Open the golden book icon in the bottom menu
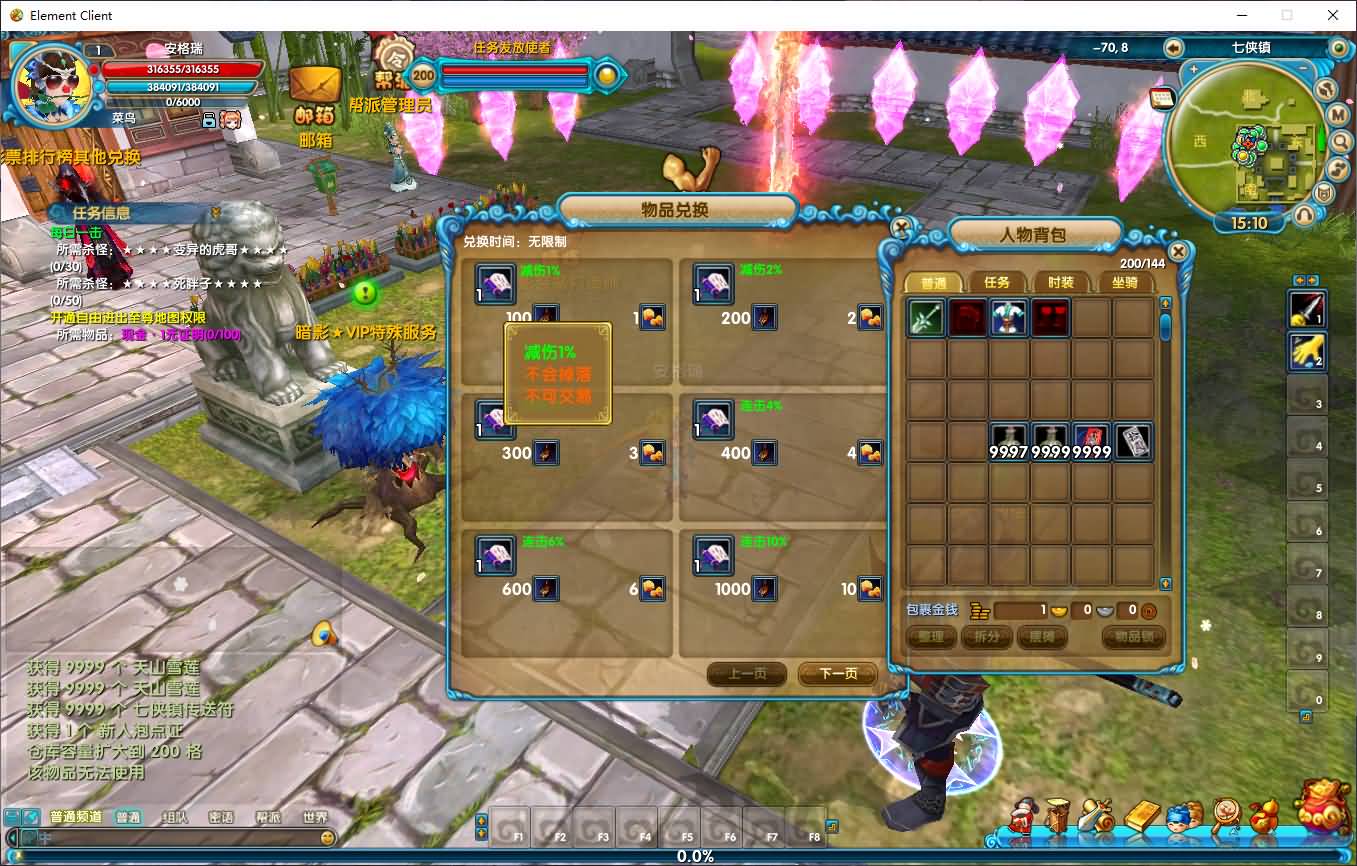This screenshot has height=866, width=1357. [1141, 816]
